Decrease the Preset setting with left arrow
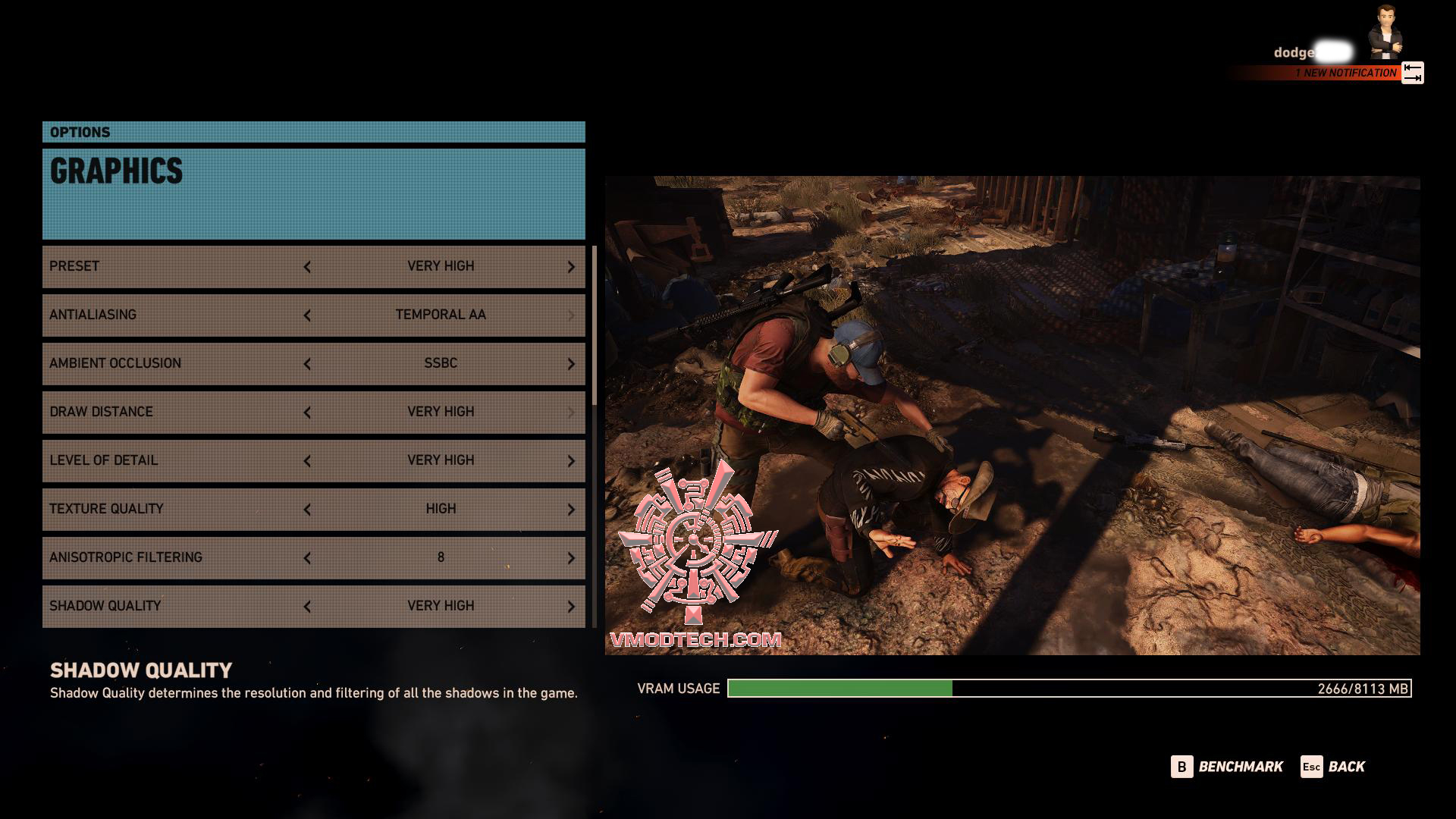The width and height of the screenshot is (1456, 819). (307, 267)
